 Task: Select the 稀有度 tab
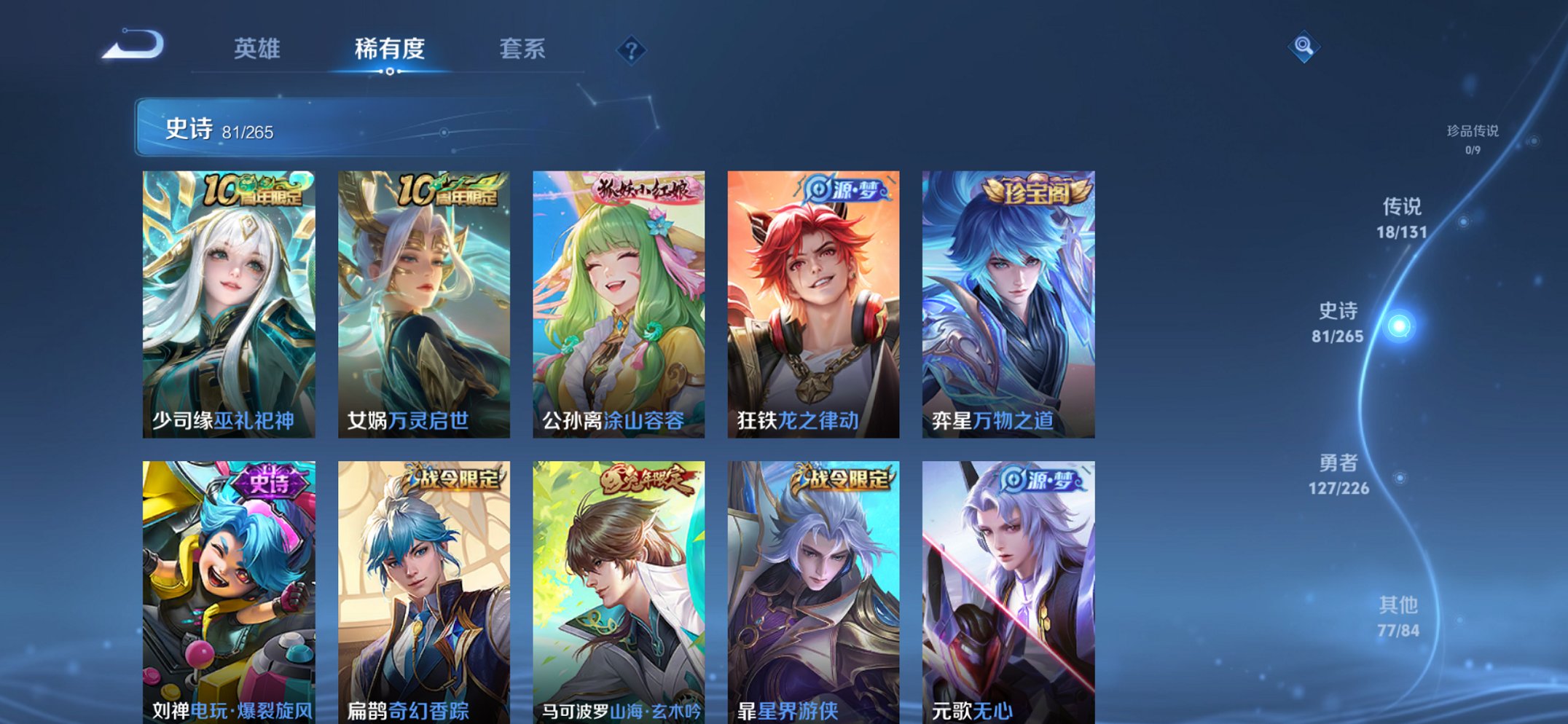coord(390,50)
